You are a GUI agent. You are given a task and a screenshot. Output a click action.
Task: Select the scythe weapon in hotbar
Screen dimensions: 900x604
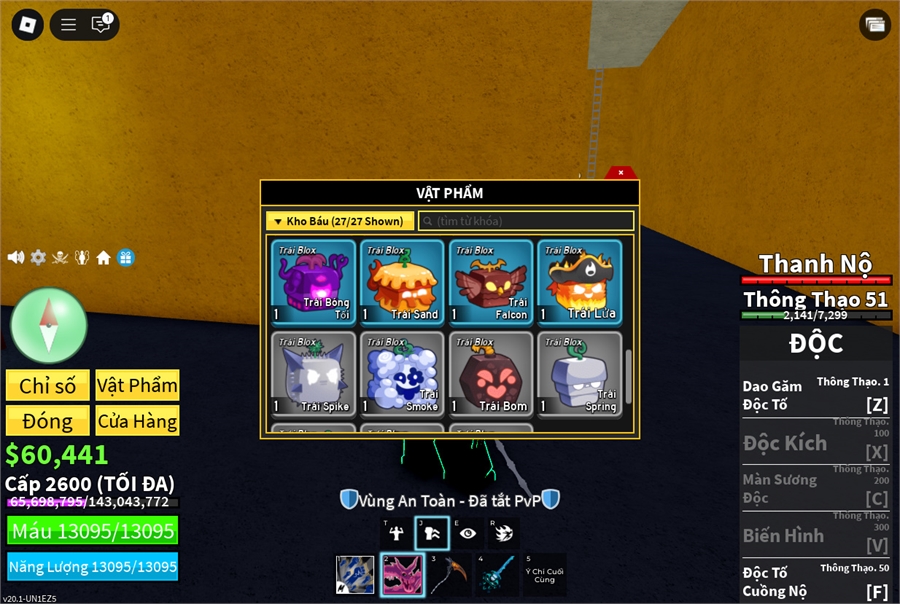(x=446, y=575)
